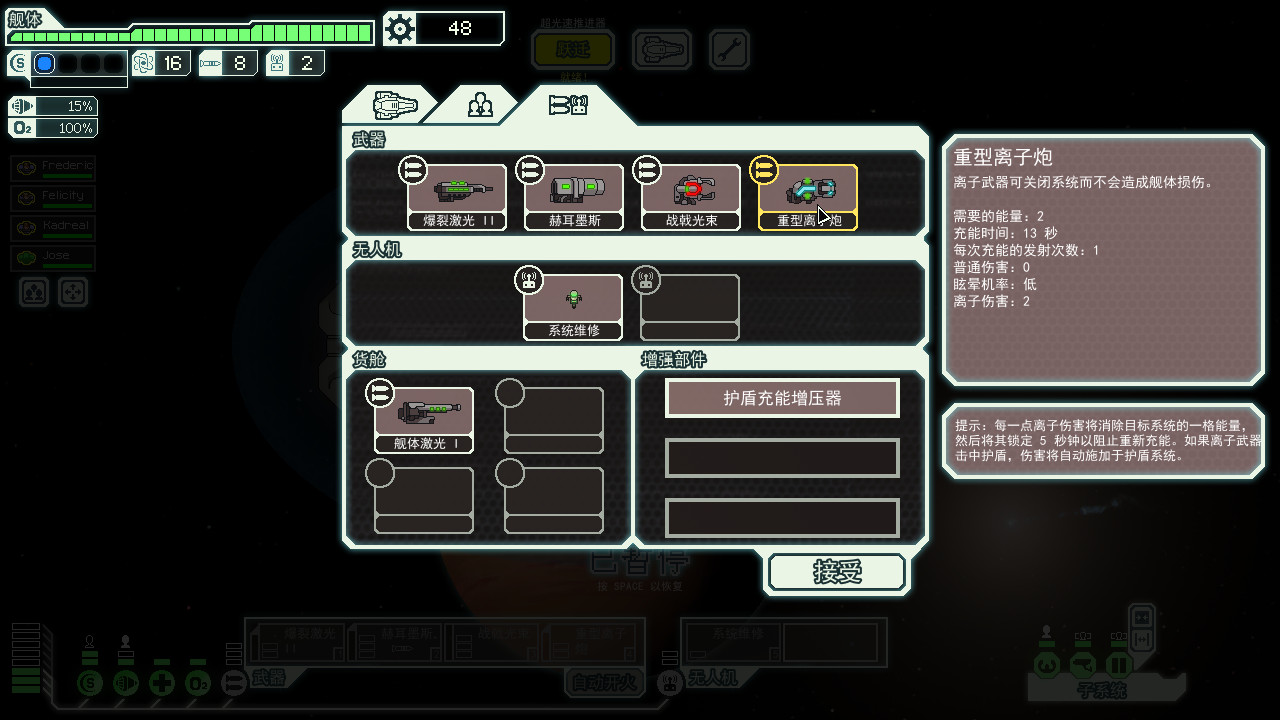Select crew member Felicity
Screen dimensions: 1280x720
click(53, 198)
